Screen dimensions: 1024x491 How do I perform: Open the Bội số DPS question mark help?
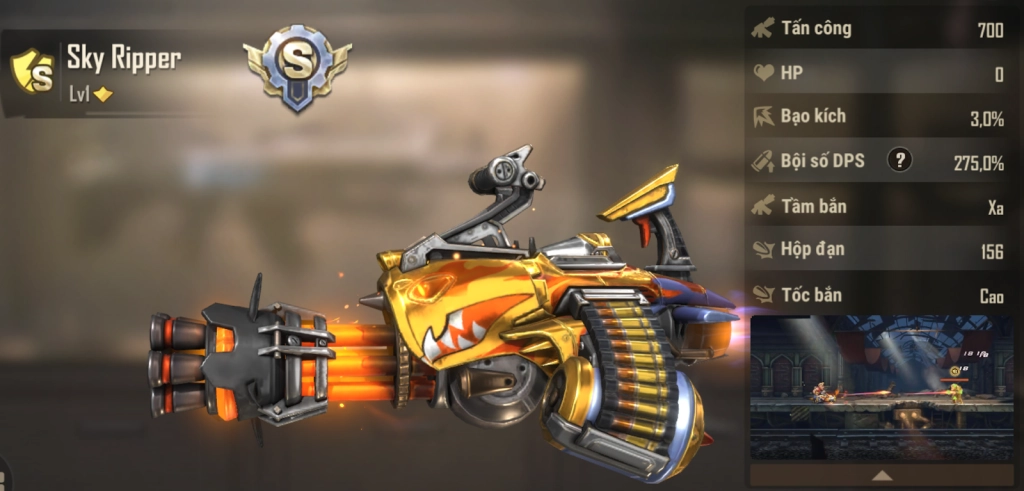click(x=900, y=160)
